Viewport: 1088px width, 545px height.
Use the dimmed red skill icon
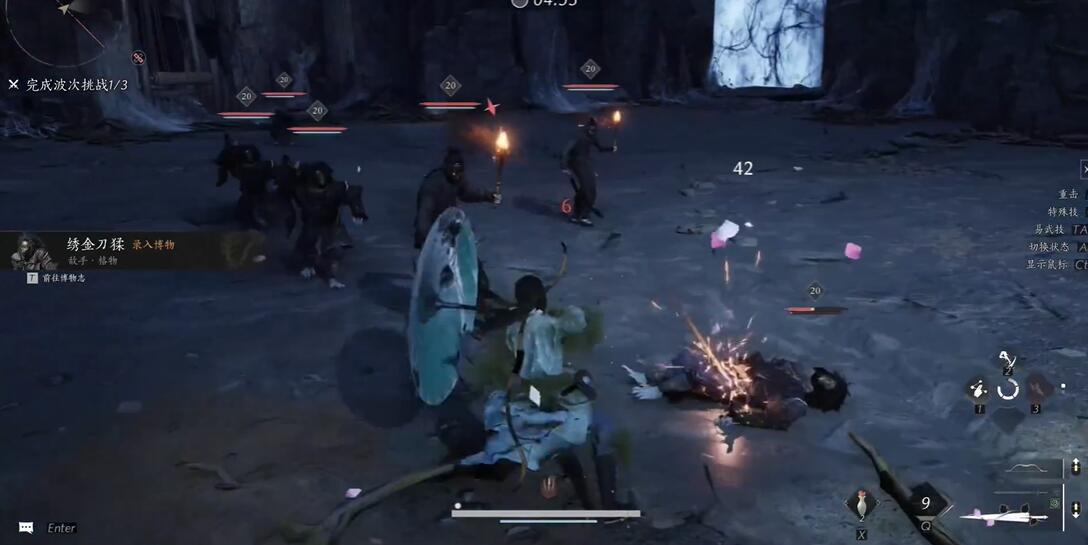[1037, 387]
